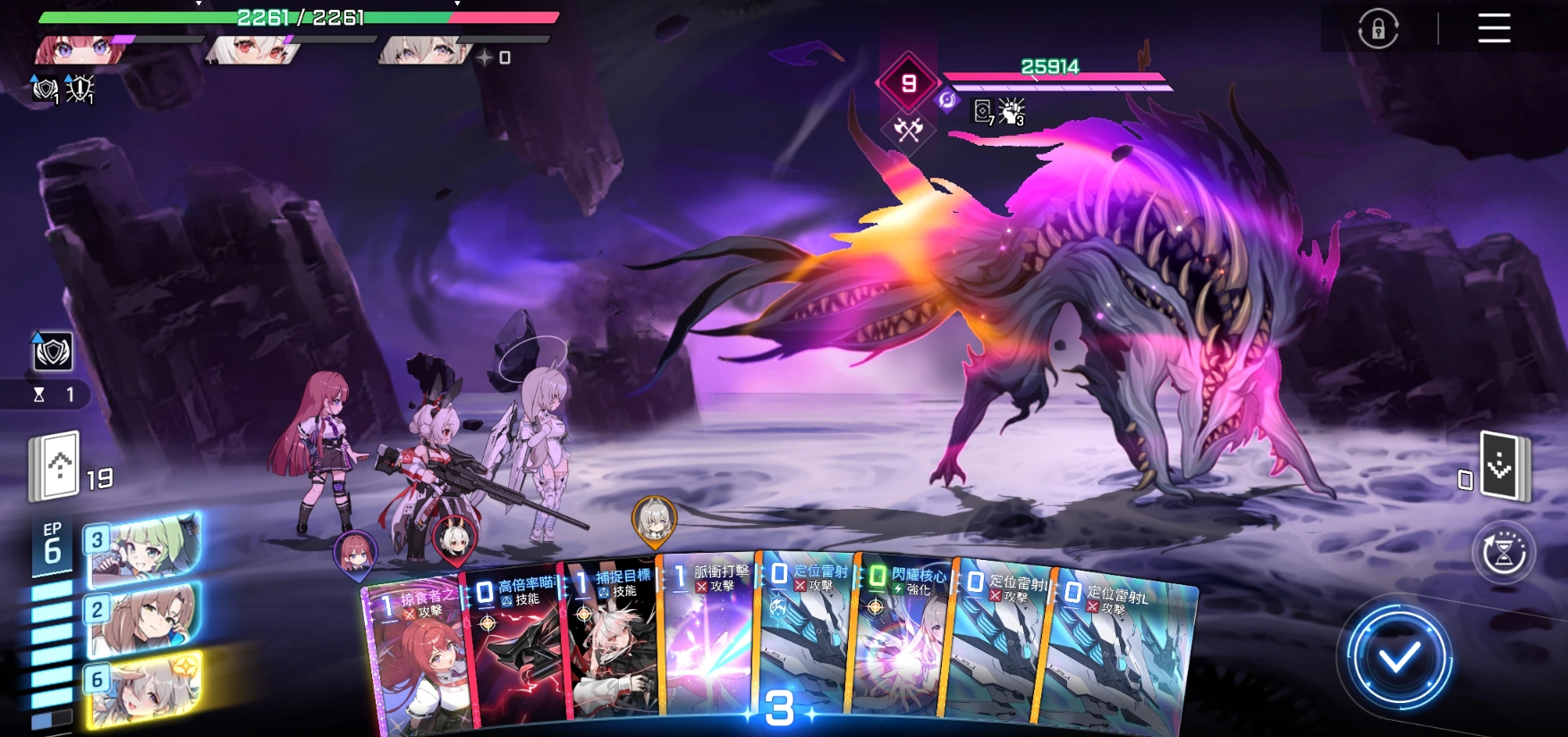The width and height of the screenshot is (1568, 737).
Task: Open the discard pile showing 0 cards
Action: click(1504, 465)
